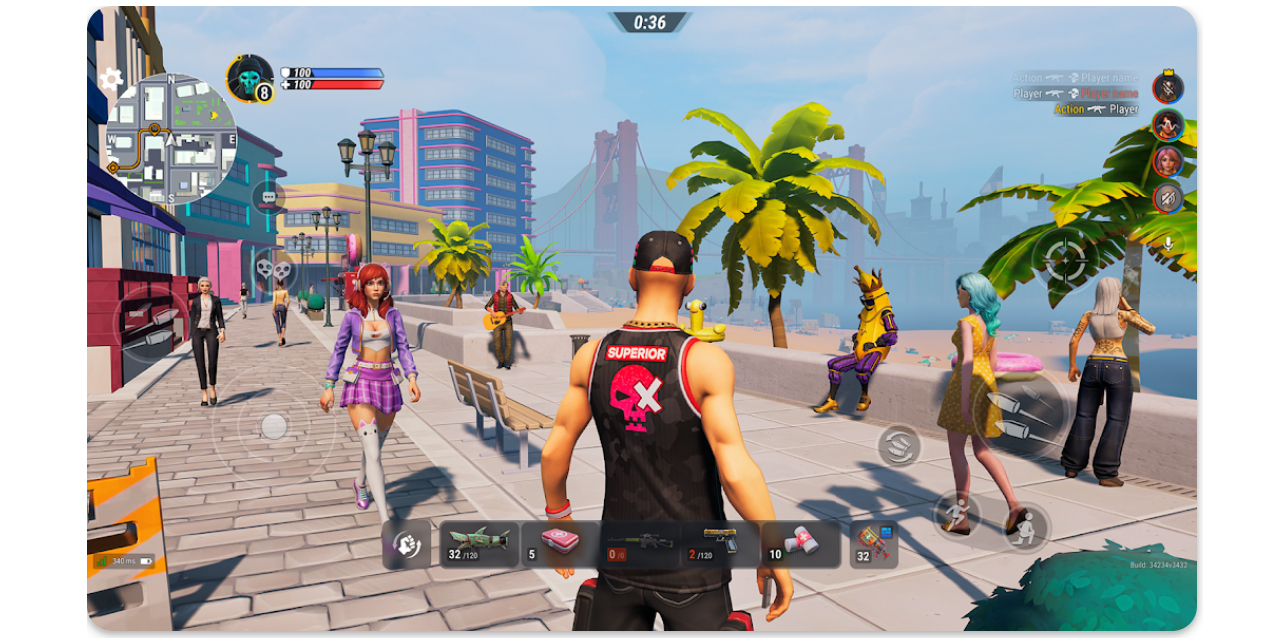Tap the circular city minimap
The width and height of the screenshot is (1280, 640).
click(171, 139)
